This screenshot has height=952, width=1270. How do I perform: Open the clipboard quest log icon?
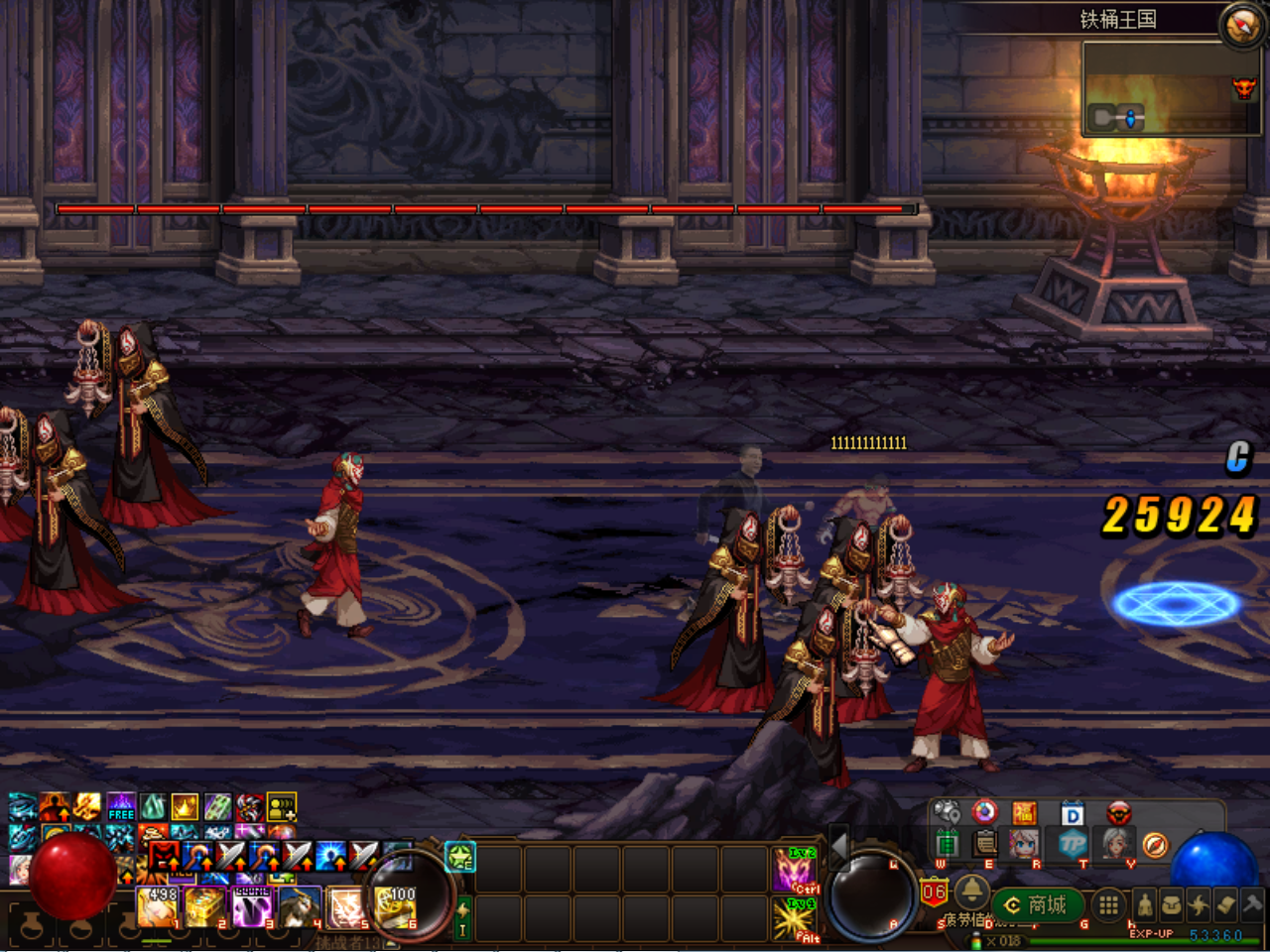point(985,844)
